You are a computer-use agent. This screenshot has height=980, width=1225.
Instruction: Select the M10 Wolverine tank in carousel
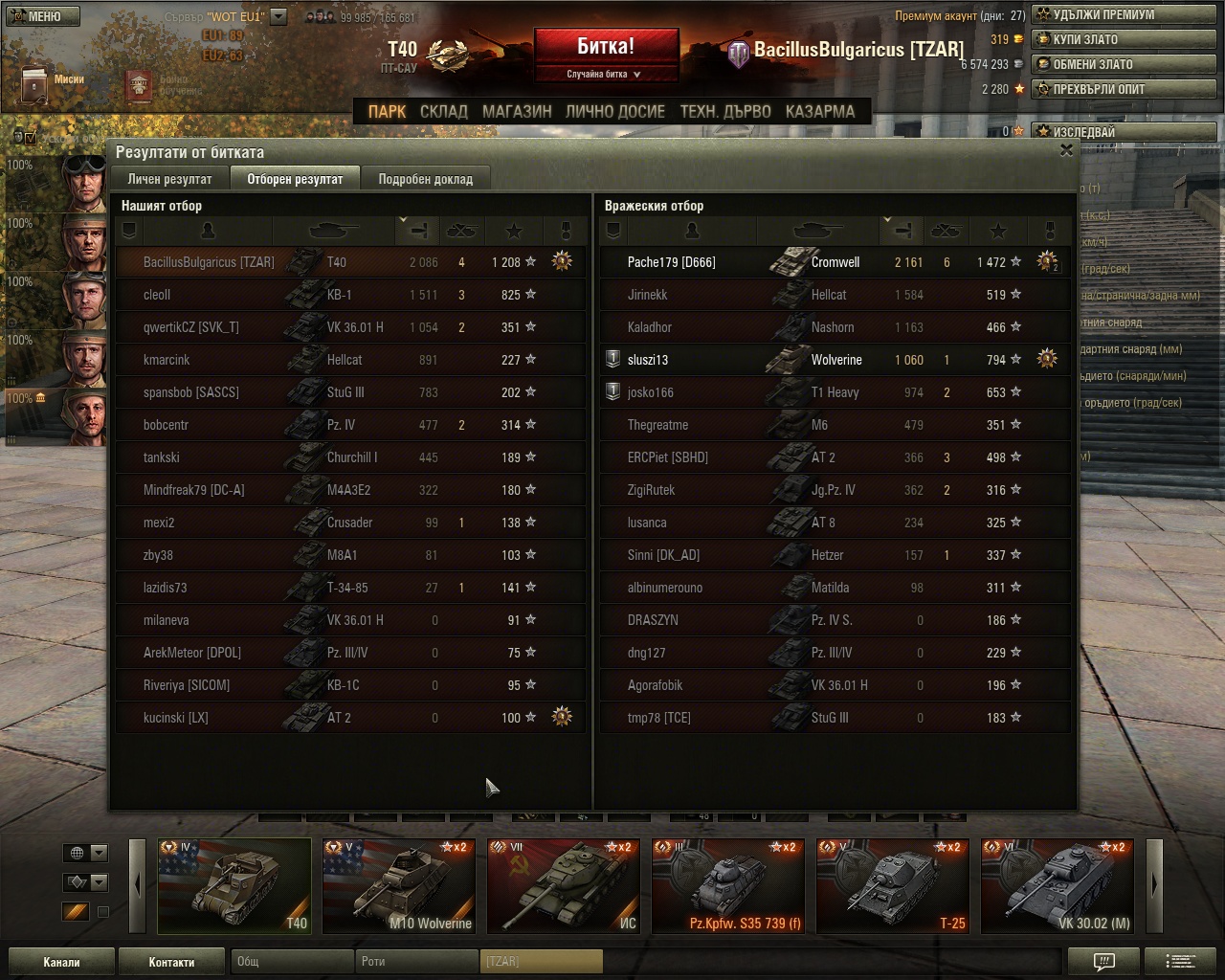[x=398, y=886]
